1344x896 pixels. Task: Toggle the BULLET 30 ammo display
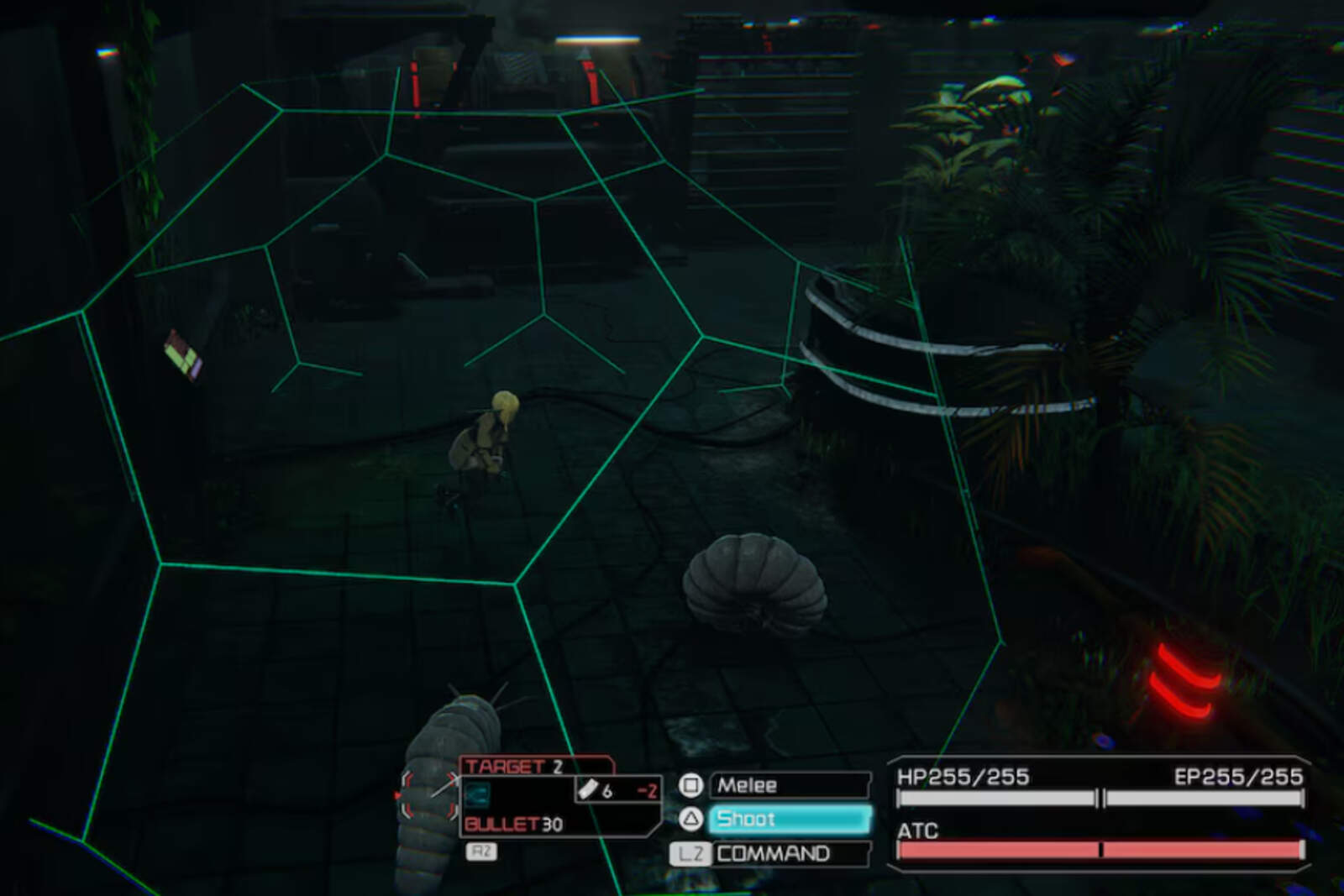click(x=514, y=825)
